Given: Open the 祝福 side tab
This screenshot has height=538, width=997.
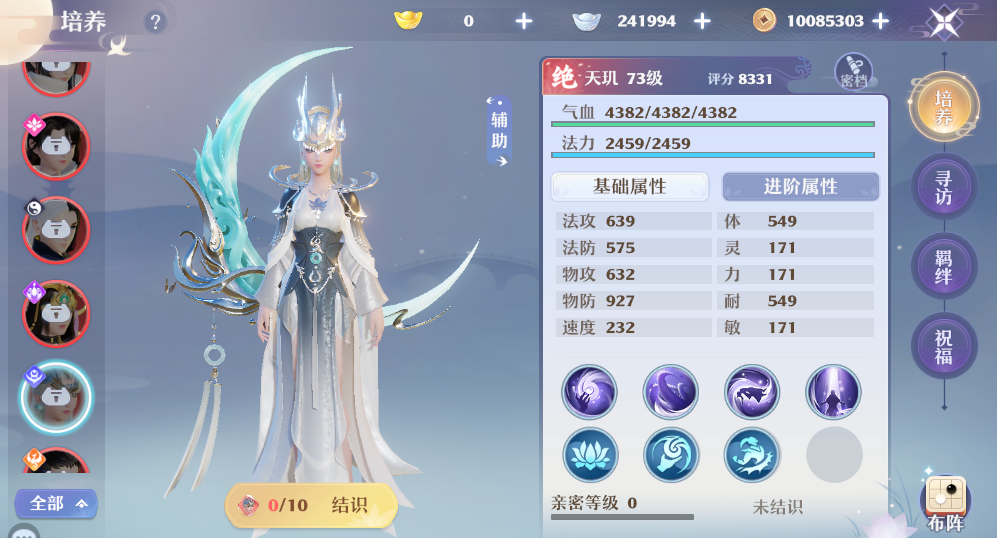Looking at the screenshot, I should pyautogui.click(x=943, y=346).
